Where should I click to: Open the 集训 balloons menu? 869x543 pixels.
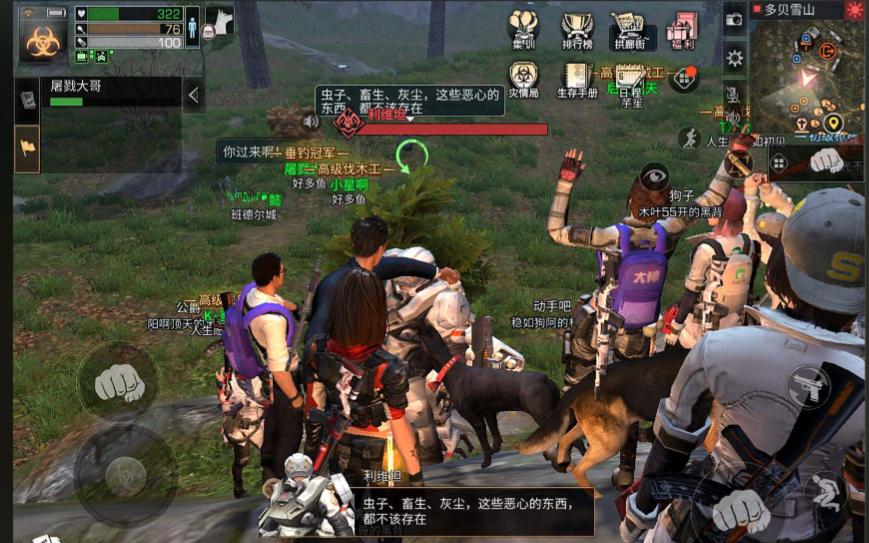click(x=524, y=29)
